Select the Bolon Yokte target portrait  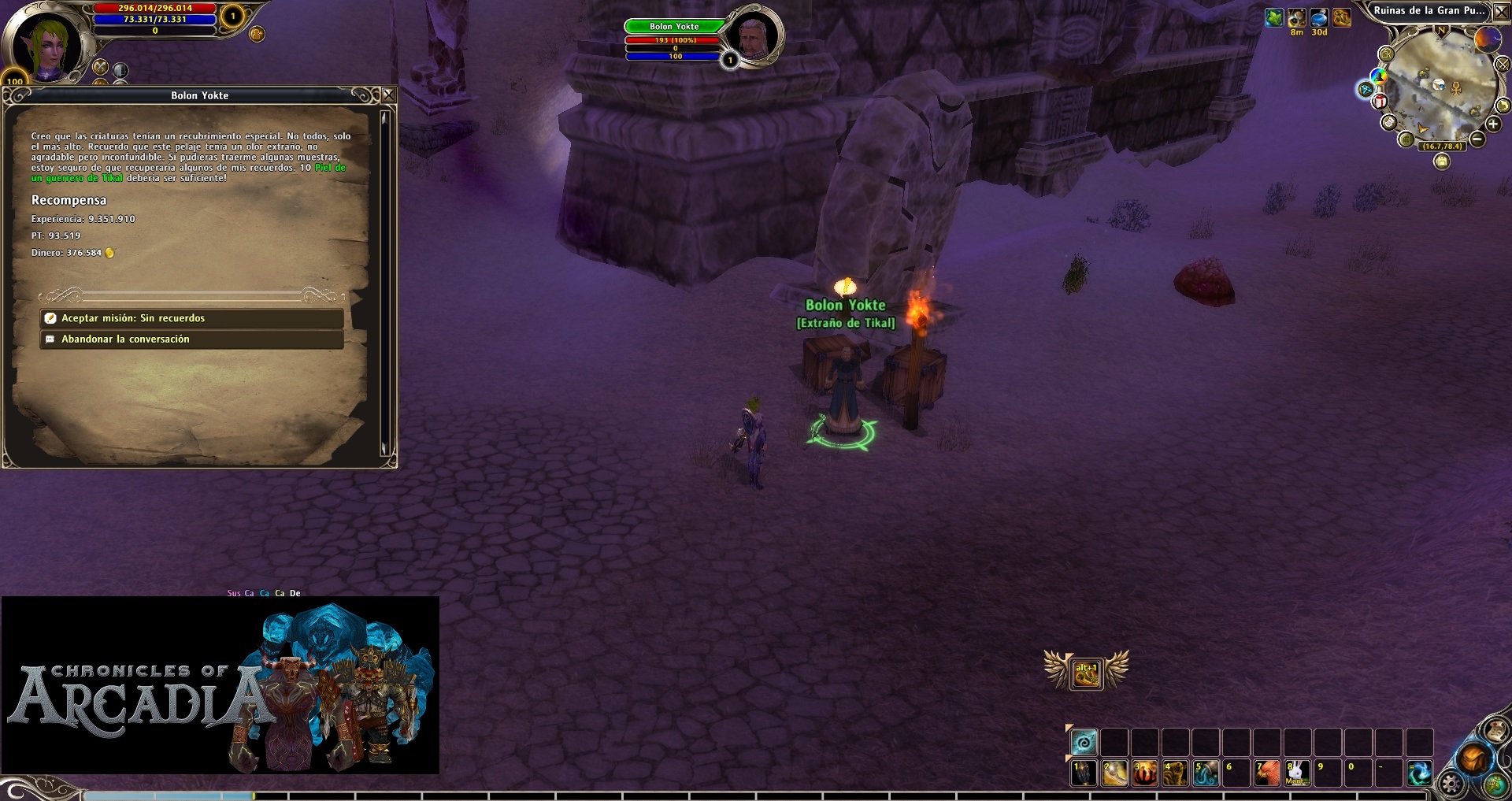tap(754, 35)
